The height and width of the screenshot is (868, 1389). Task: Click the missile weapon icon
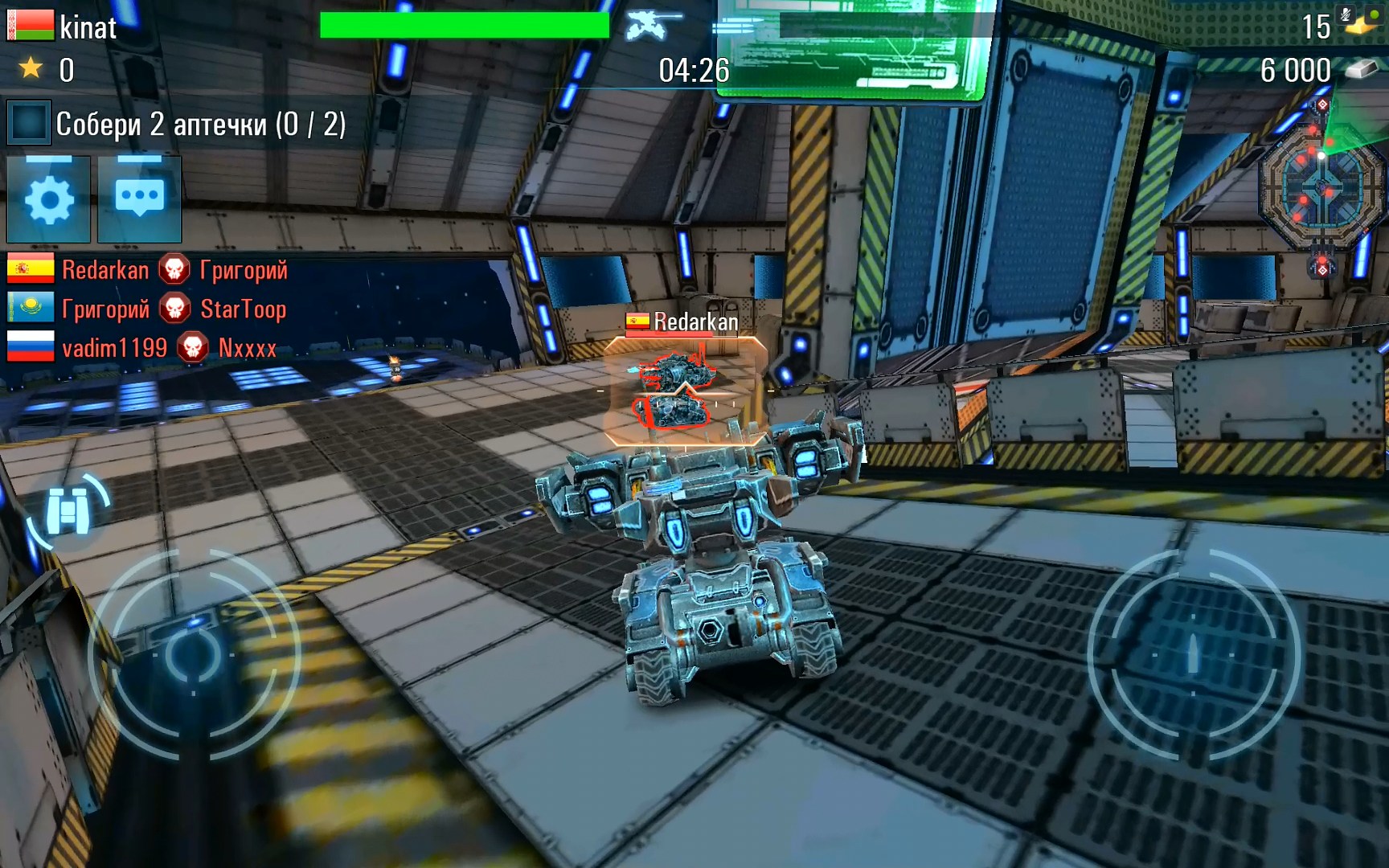coord(735,27)
